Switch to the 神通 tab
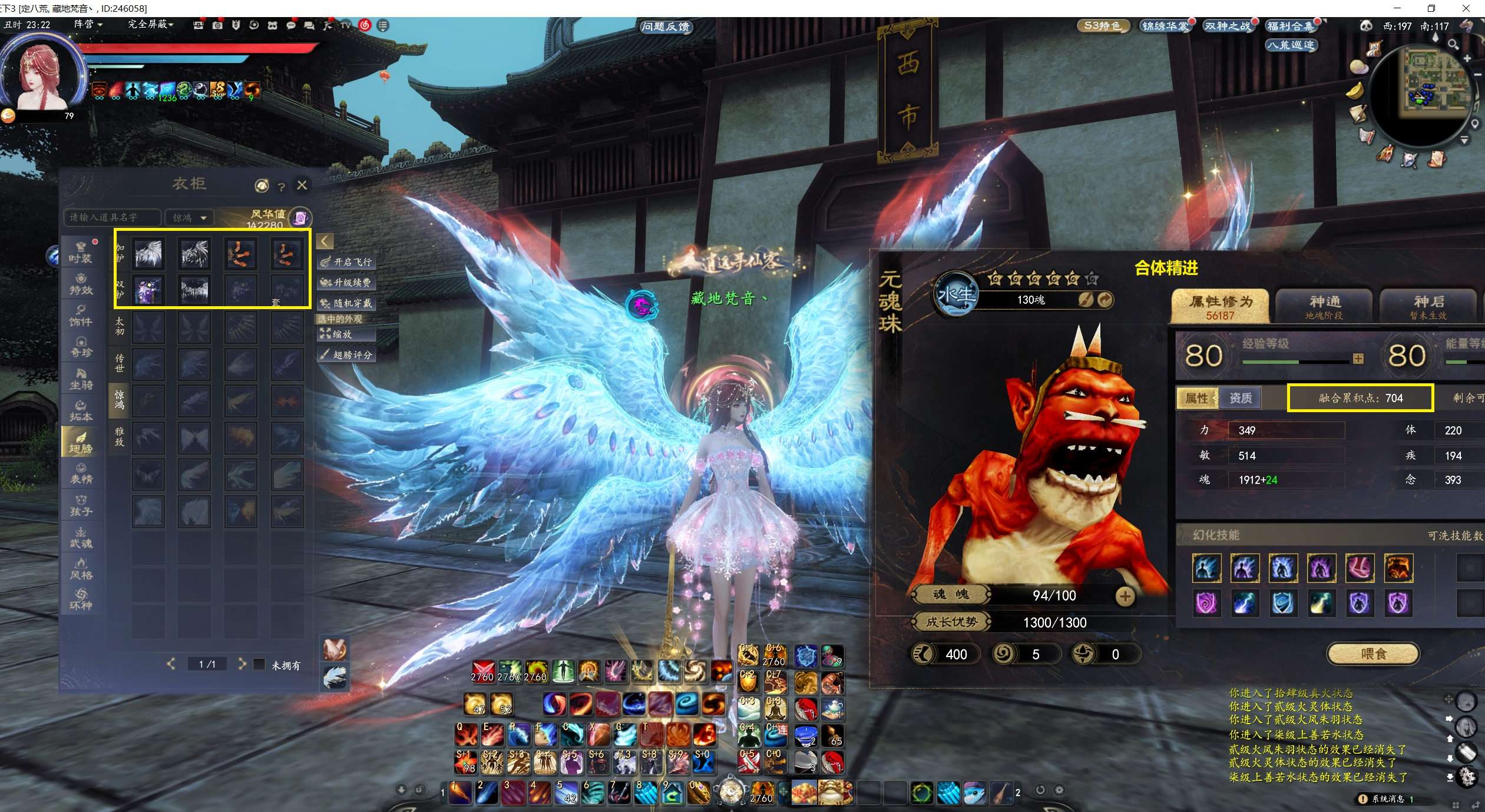The height and width of the screenshot is (812, 1485). click(1324, 306)
